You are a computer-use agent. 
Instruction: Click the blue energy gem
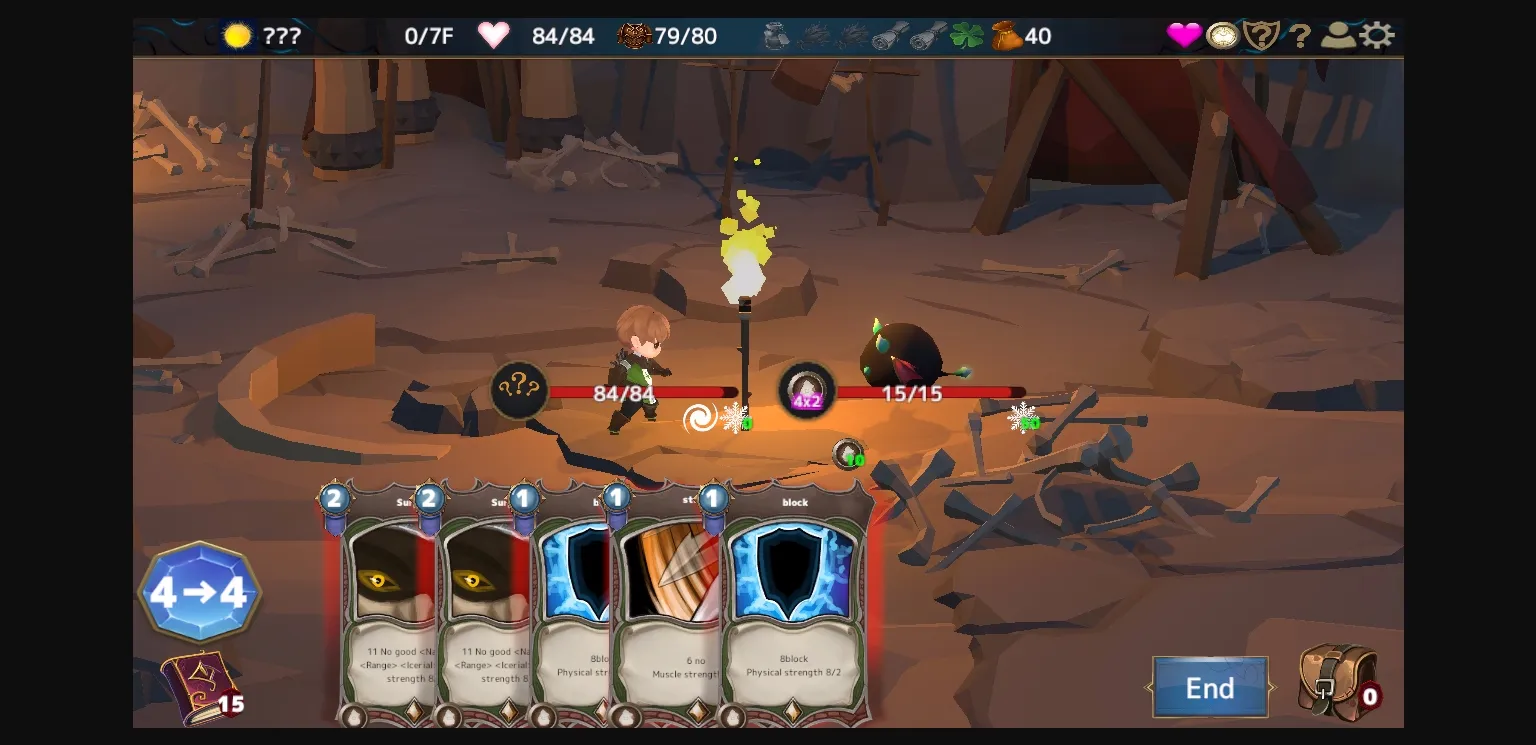click(200, 592)
